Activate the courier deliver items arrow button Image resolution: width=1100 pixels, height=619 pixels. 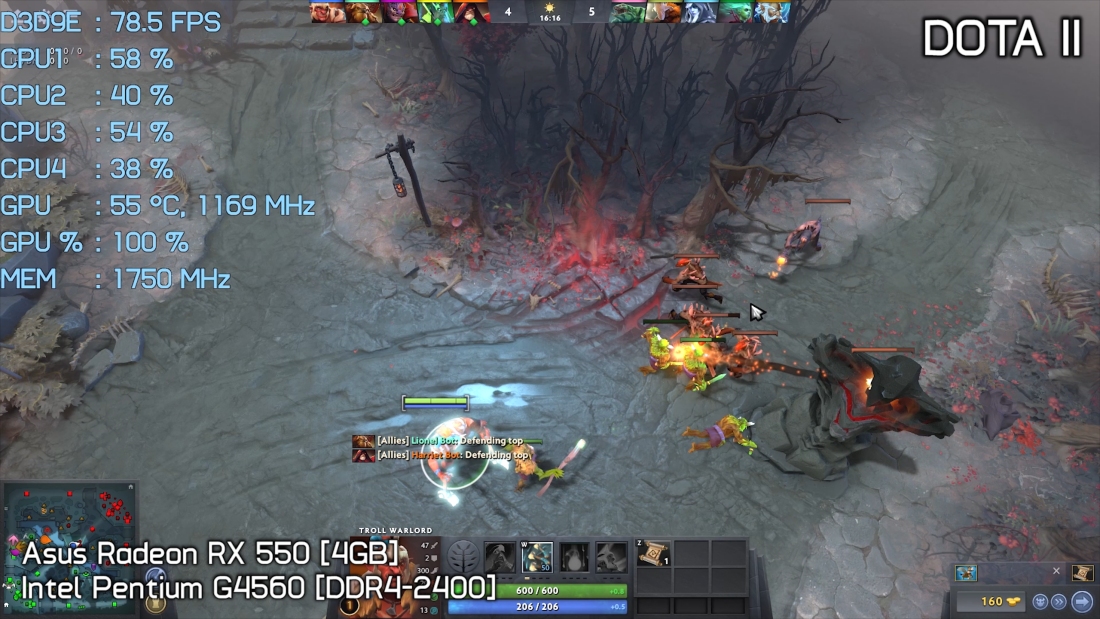click(1082, 601)
